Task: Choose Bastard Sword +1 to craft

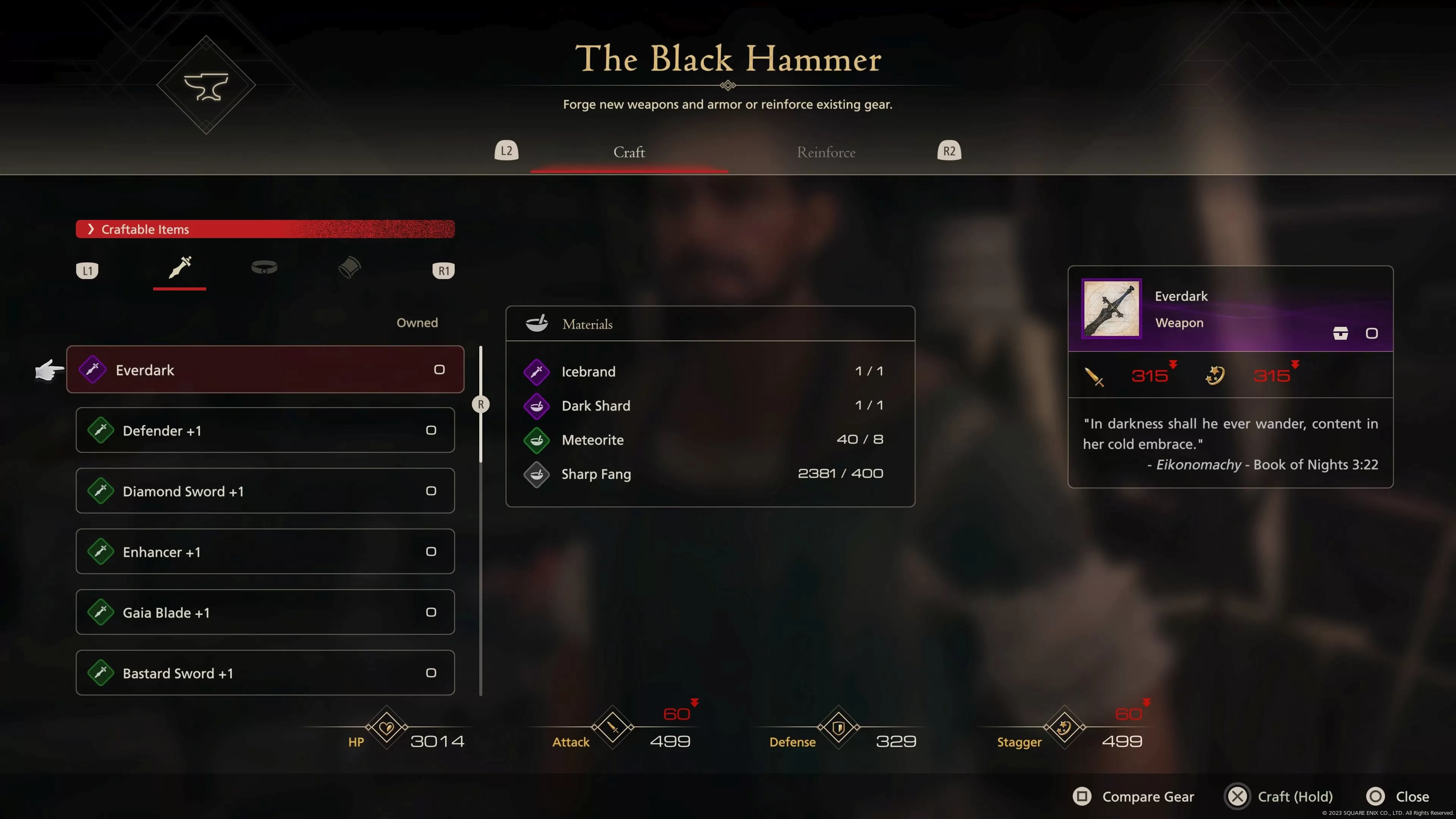Action: pyautogui.click(x=265, y=673)
